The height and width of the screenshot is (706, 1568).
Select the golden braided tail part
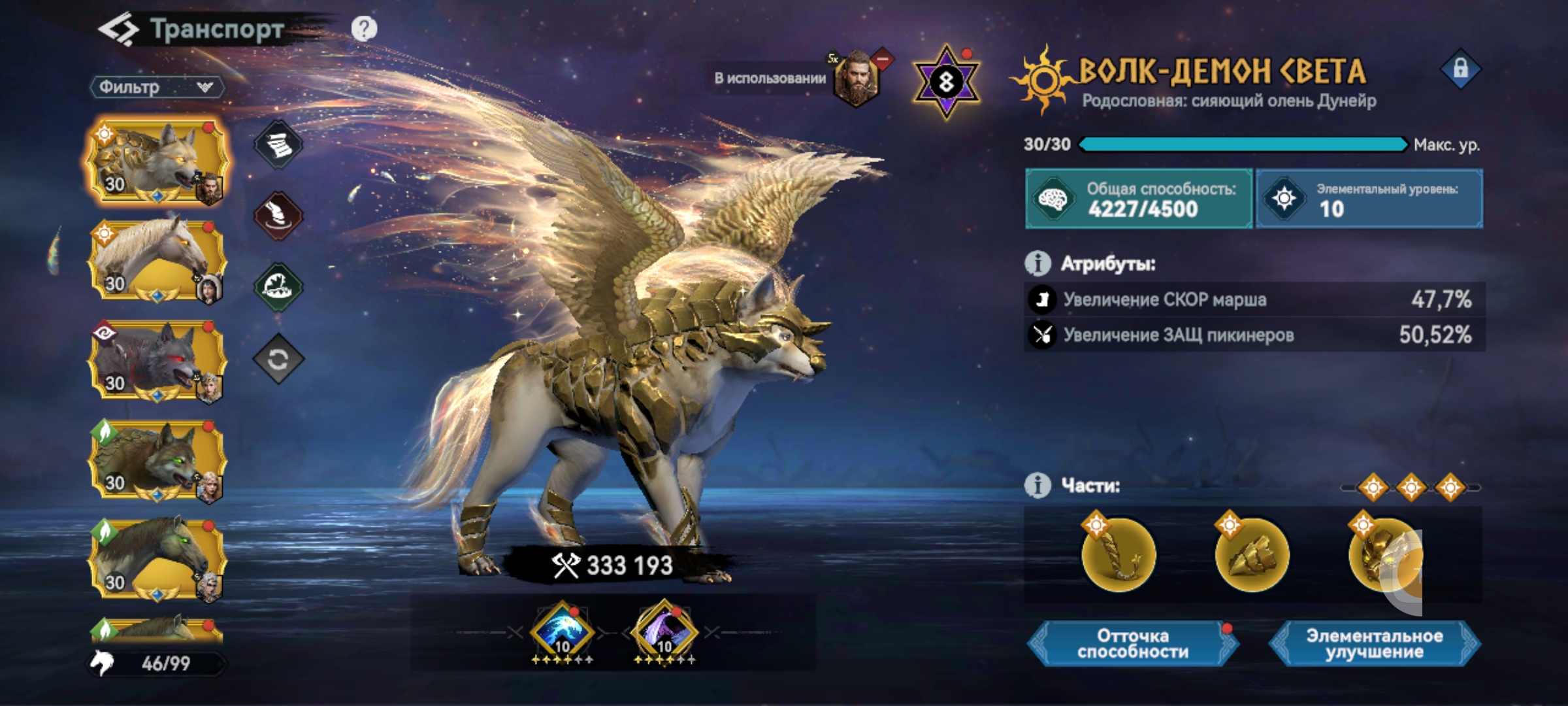(x=1119, y=556)
